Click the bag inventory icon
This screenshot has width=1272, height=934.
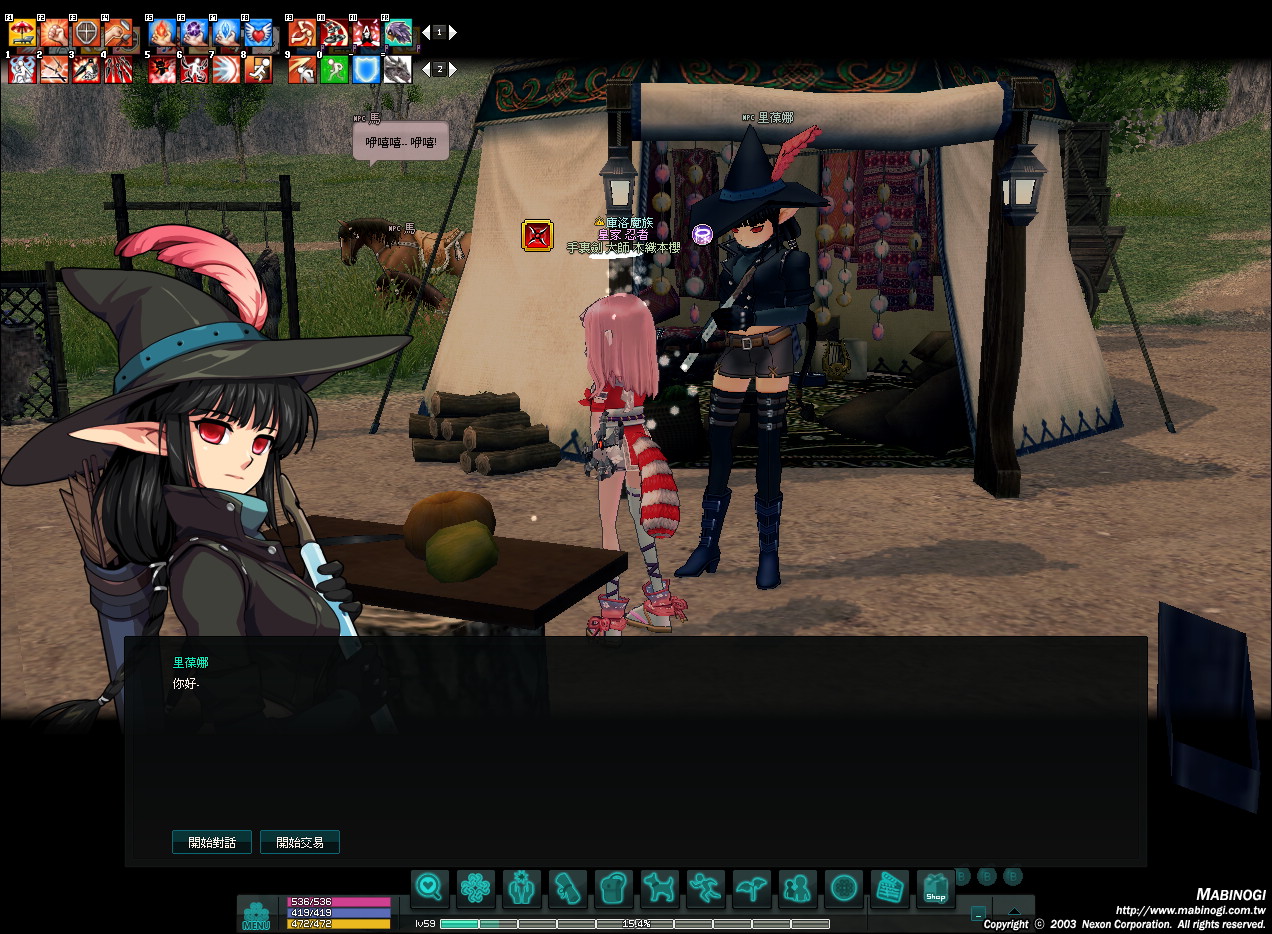pos(613,888)
